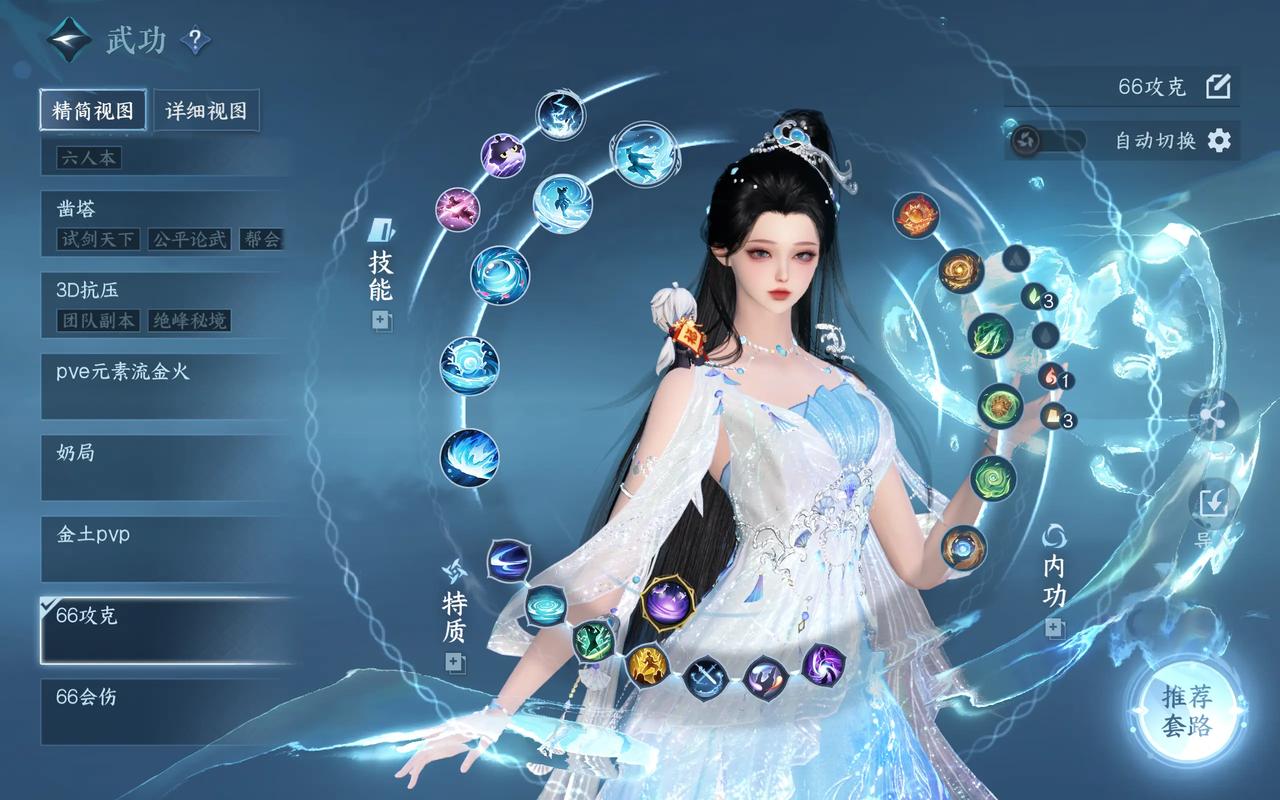The image size is (1280, 800).
Task: Click the share build button
Action: 1213,414
